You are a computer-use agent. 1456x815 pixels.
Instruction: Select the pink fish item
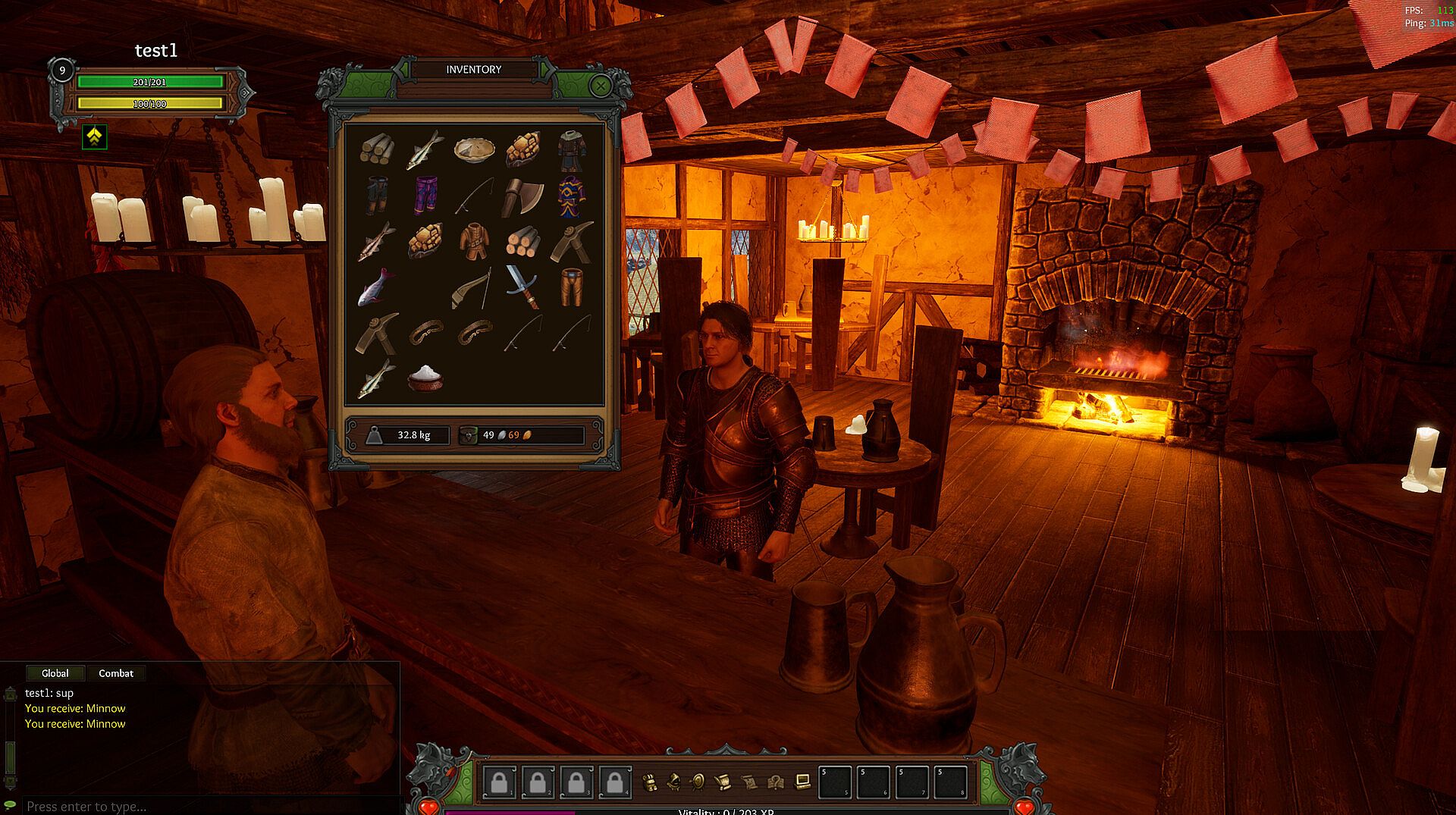pyautogui.click(x=376, y=287)
